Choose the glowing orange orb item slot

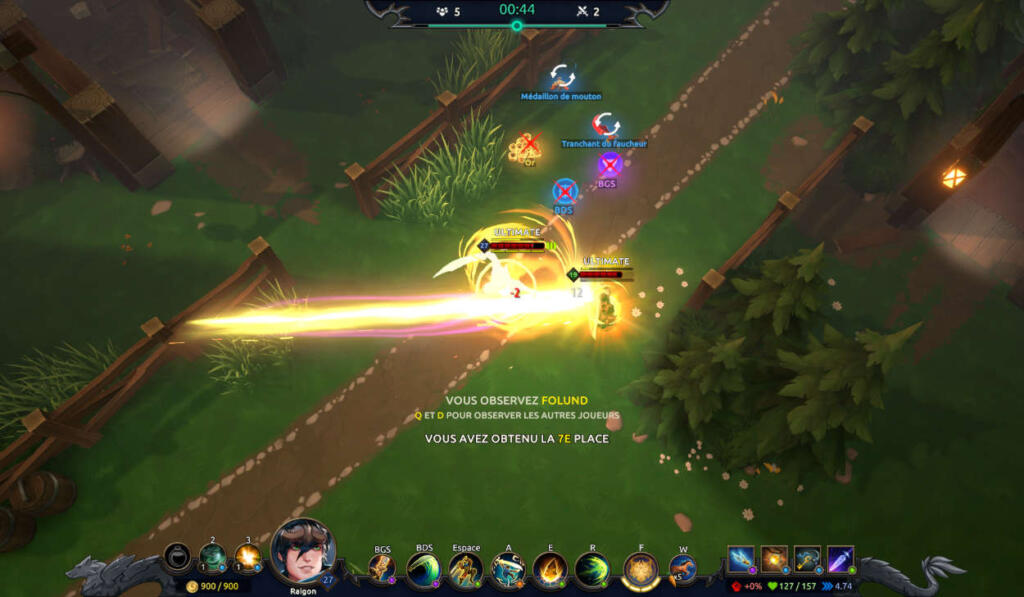[x=774, y=559]
